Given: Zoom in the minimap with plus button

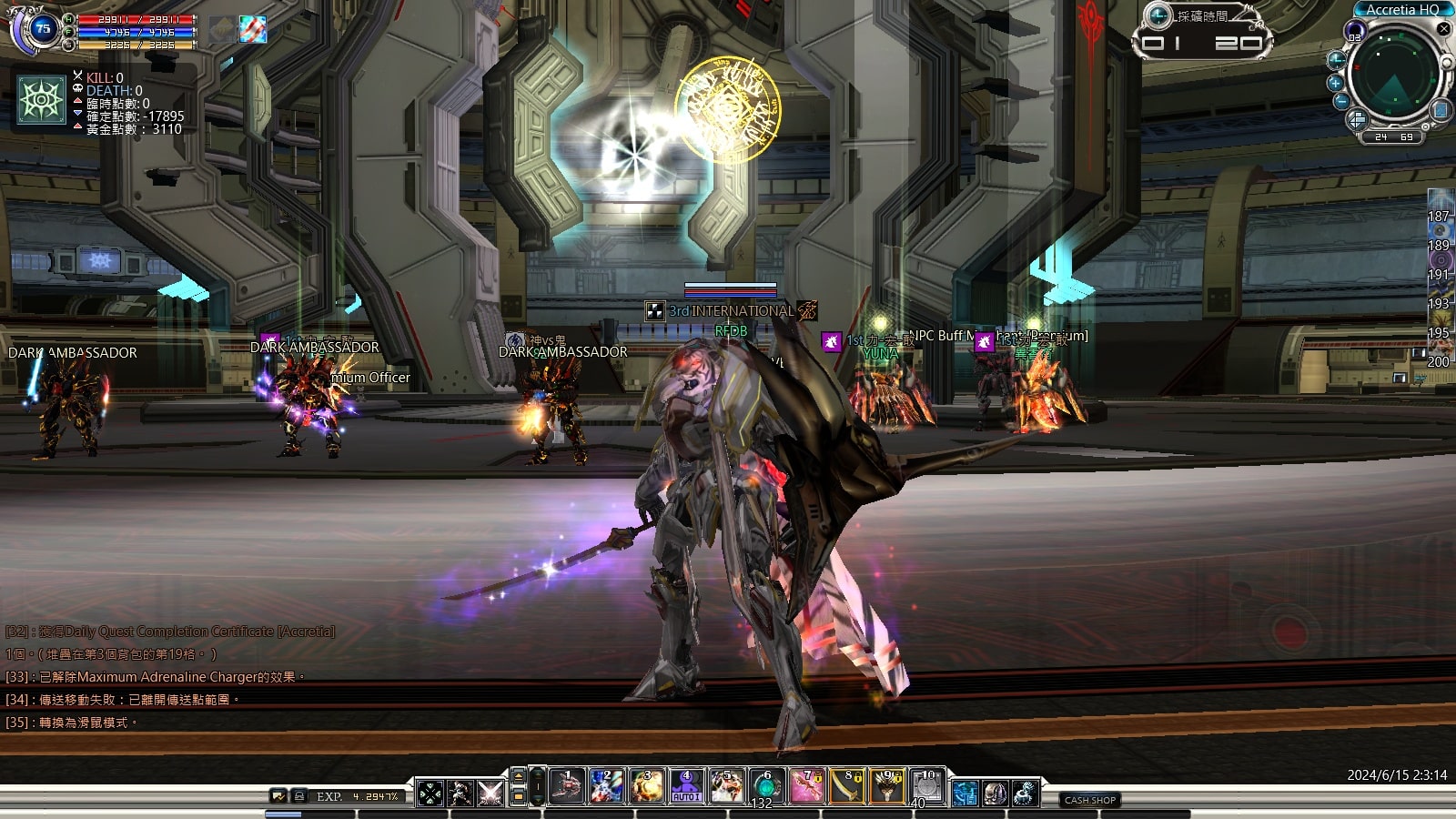Looking at the screenshot, I should [x=1336, y=83].
